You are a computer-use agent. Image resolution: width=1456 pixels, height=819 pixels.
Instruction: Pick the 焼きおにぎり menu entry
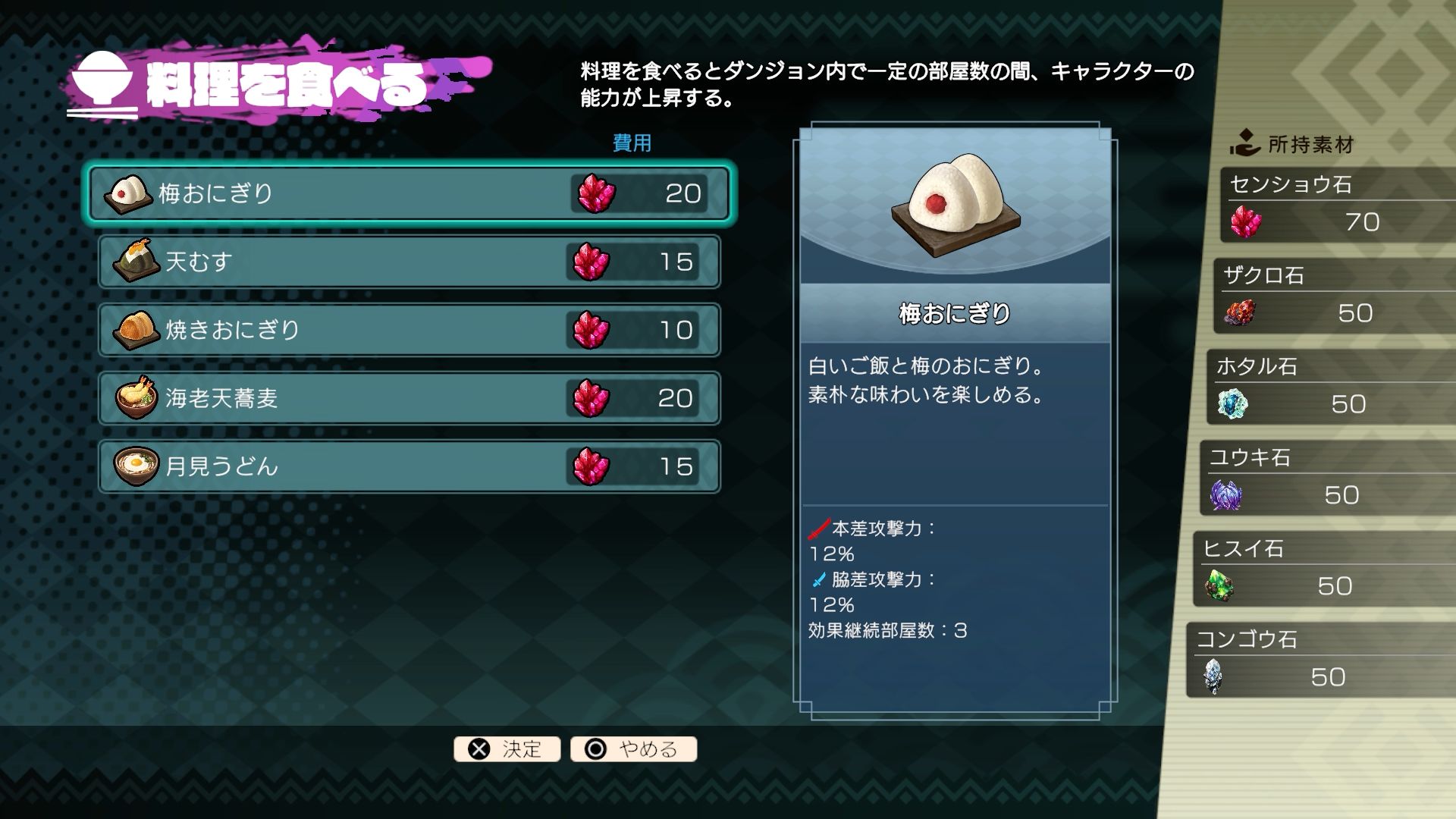coord(409,330)
